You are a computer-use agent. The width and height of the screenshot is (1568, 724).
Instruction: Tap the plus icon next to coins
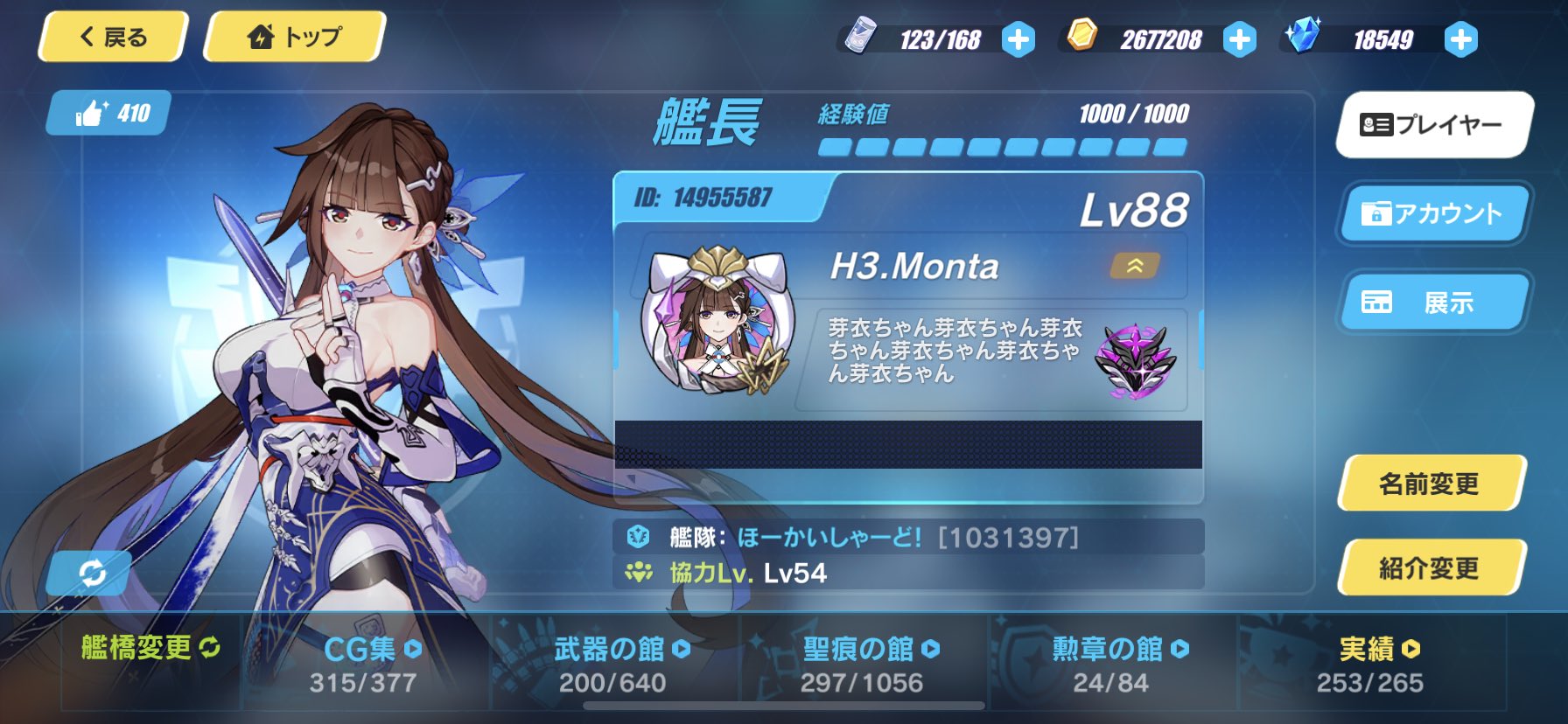point(1238,38)
